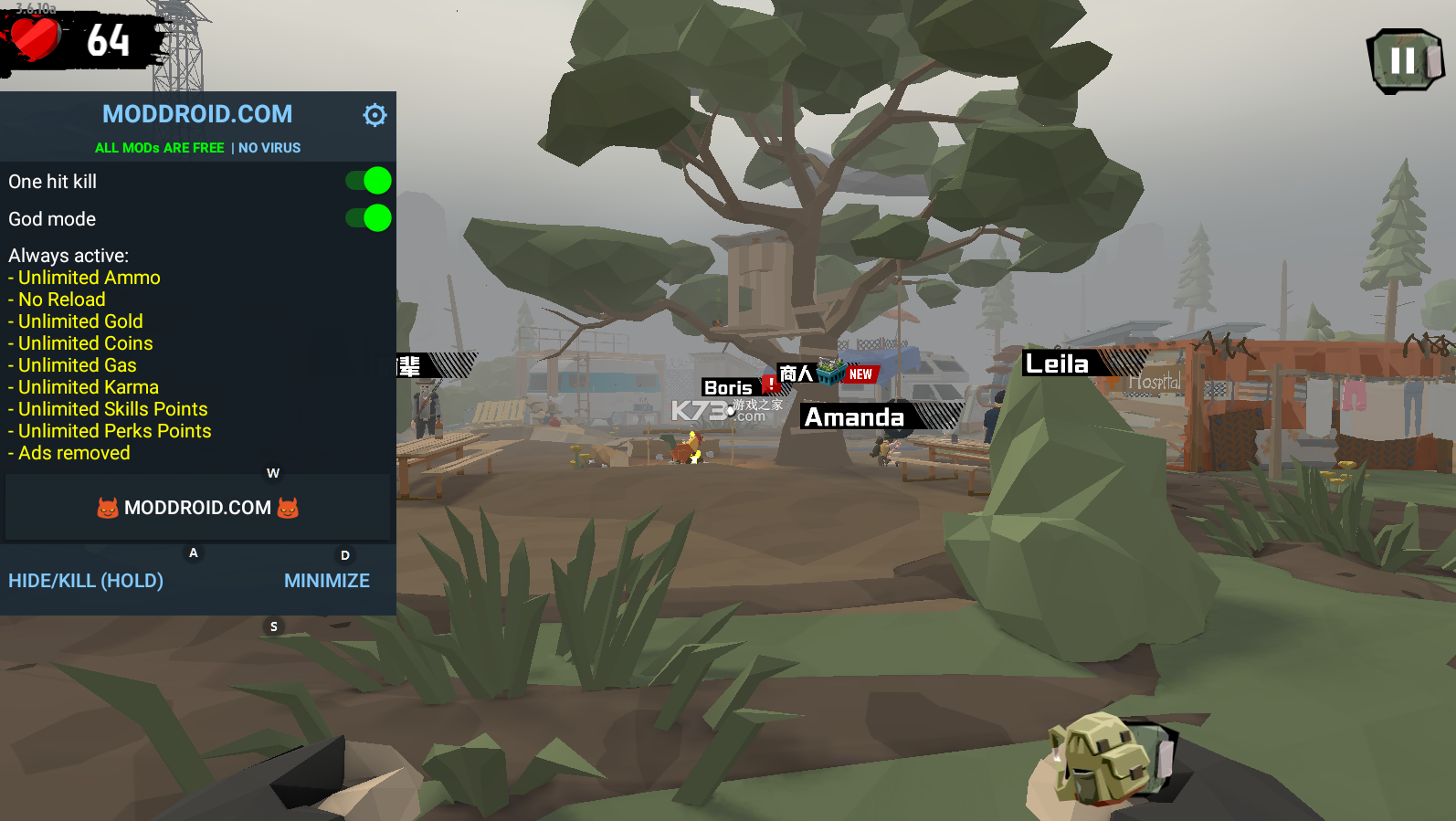Click the HIDE/KILL (HOLD) button
Screen dimensions: 1456x821
tap(86, 581)
